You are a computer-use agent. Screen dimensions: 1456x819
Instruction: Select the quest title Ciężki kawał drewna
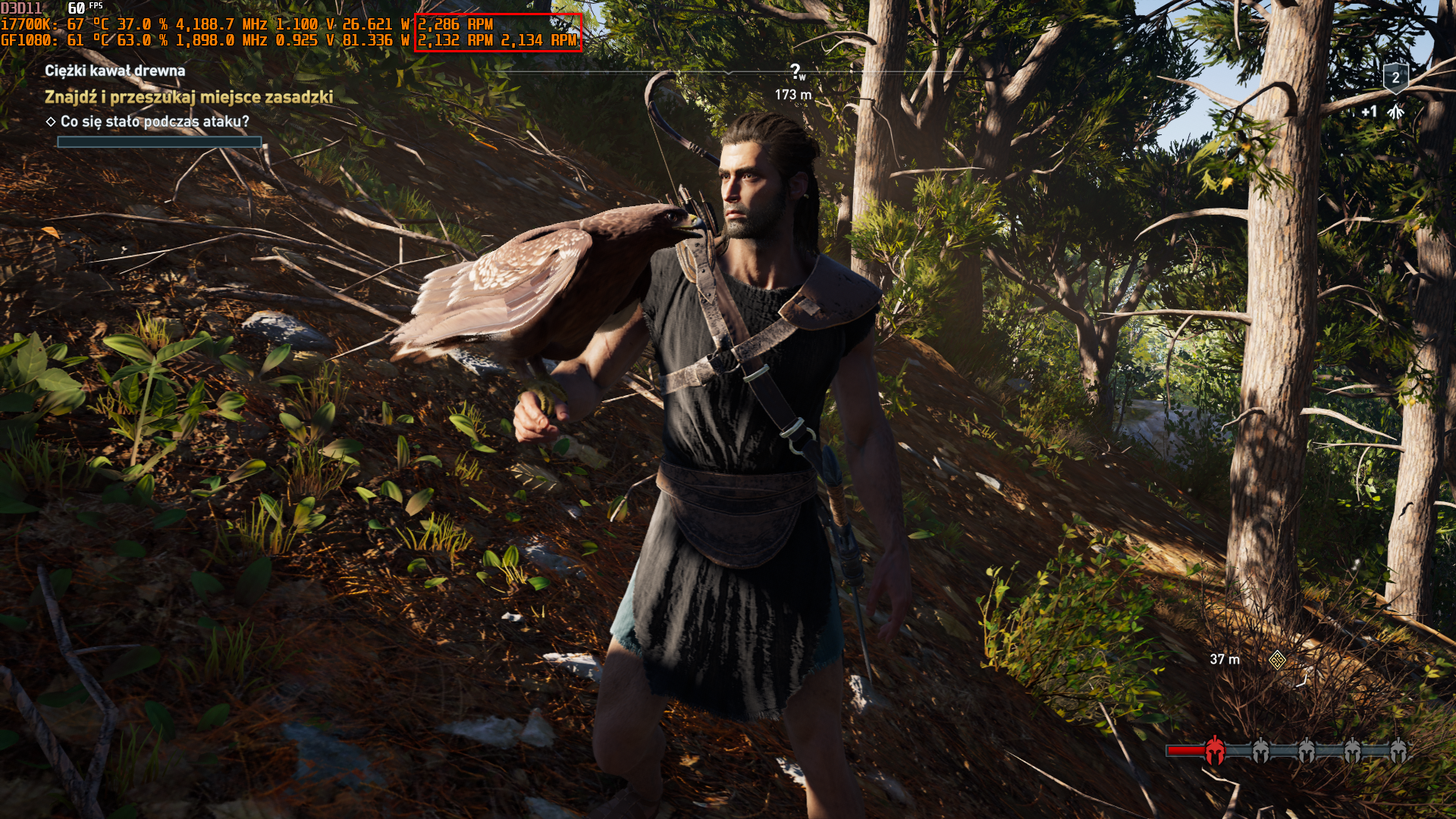click(x=115, y=71)
